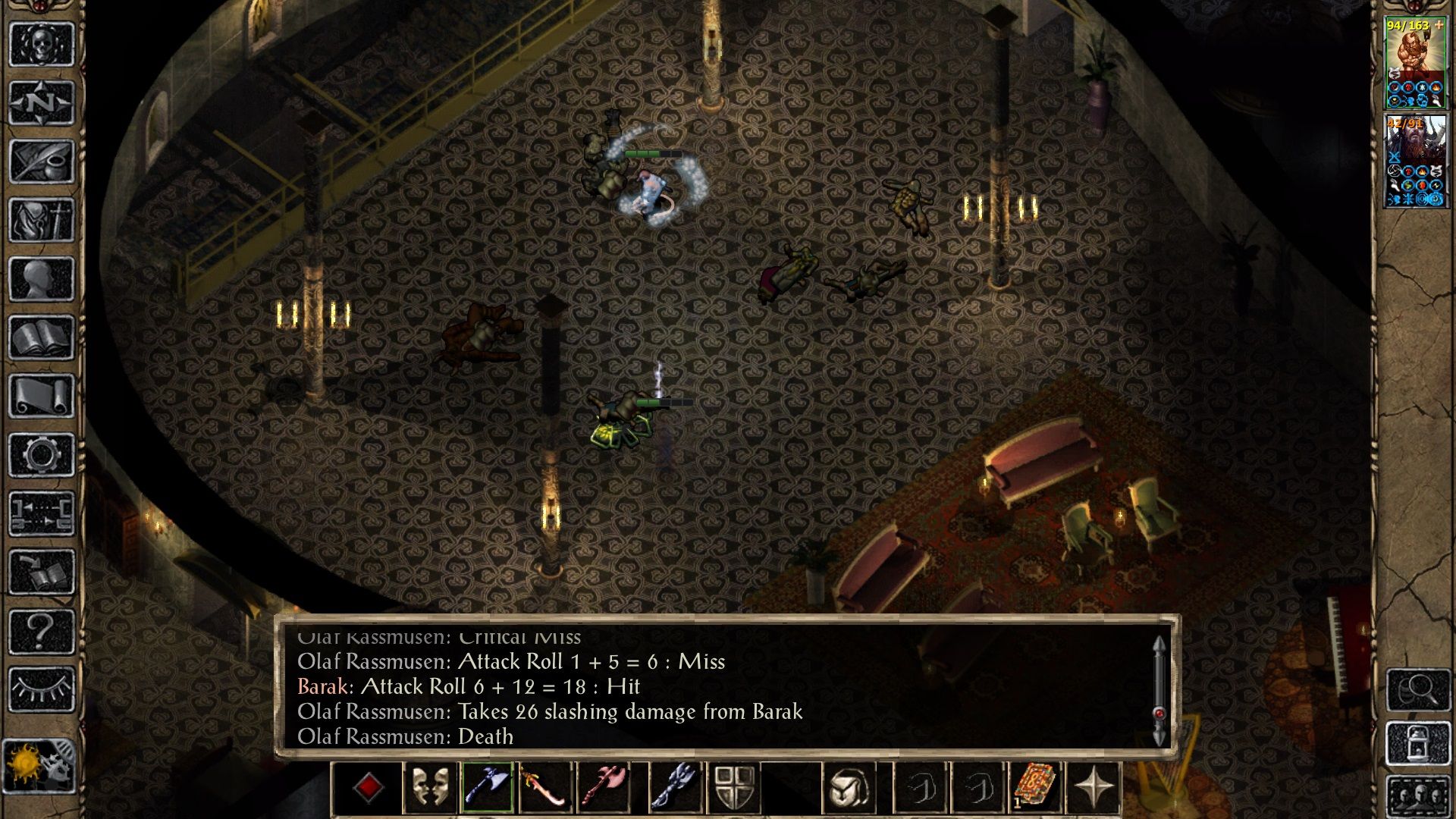The image size is (1456, 819).
Task: Open special abilities with the star button
Action: [x=1094, y=788]
